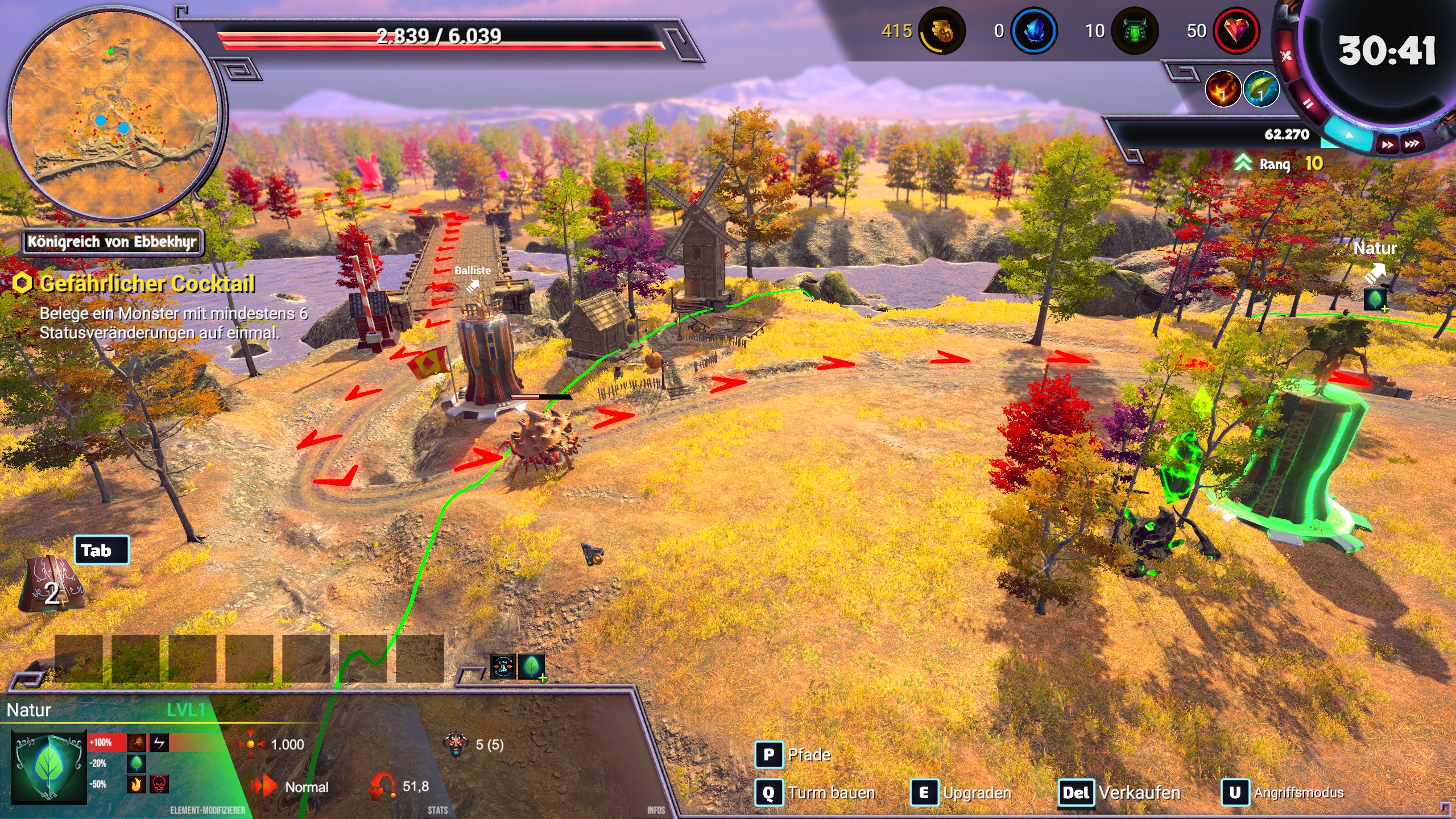Screen dimensions: 1456x819
Task: Select the leaf nature element orb
Action: [1260, 89]
